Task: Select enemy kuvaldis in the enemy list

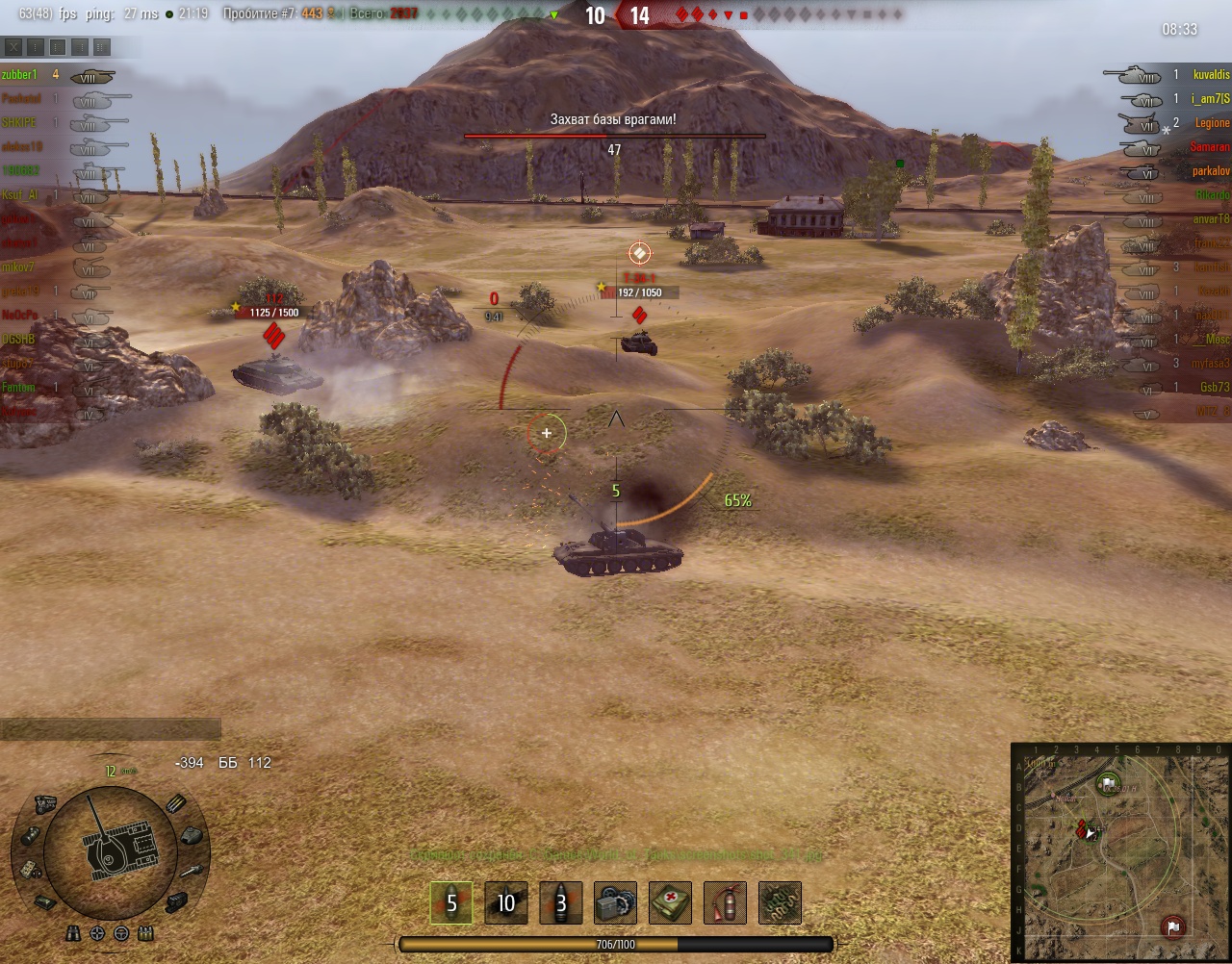Action: click(x=1210, y=75)
